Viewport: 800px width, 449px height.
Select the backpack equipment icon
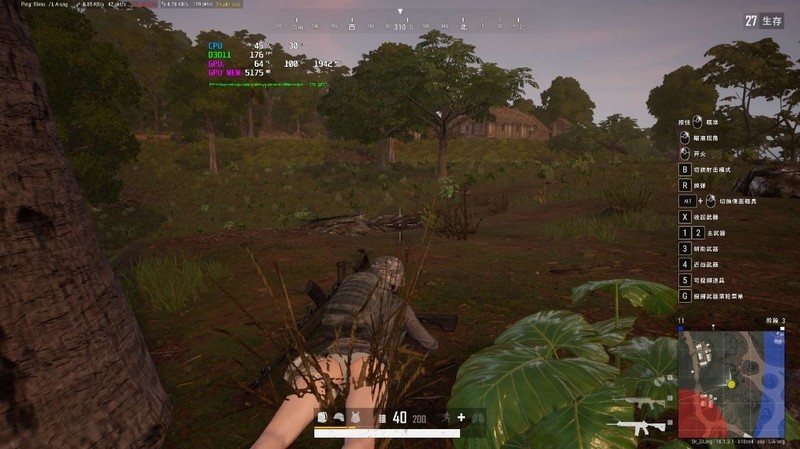coord(322,417)
